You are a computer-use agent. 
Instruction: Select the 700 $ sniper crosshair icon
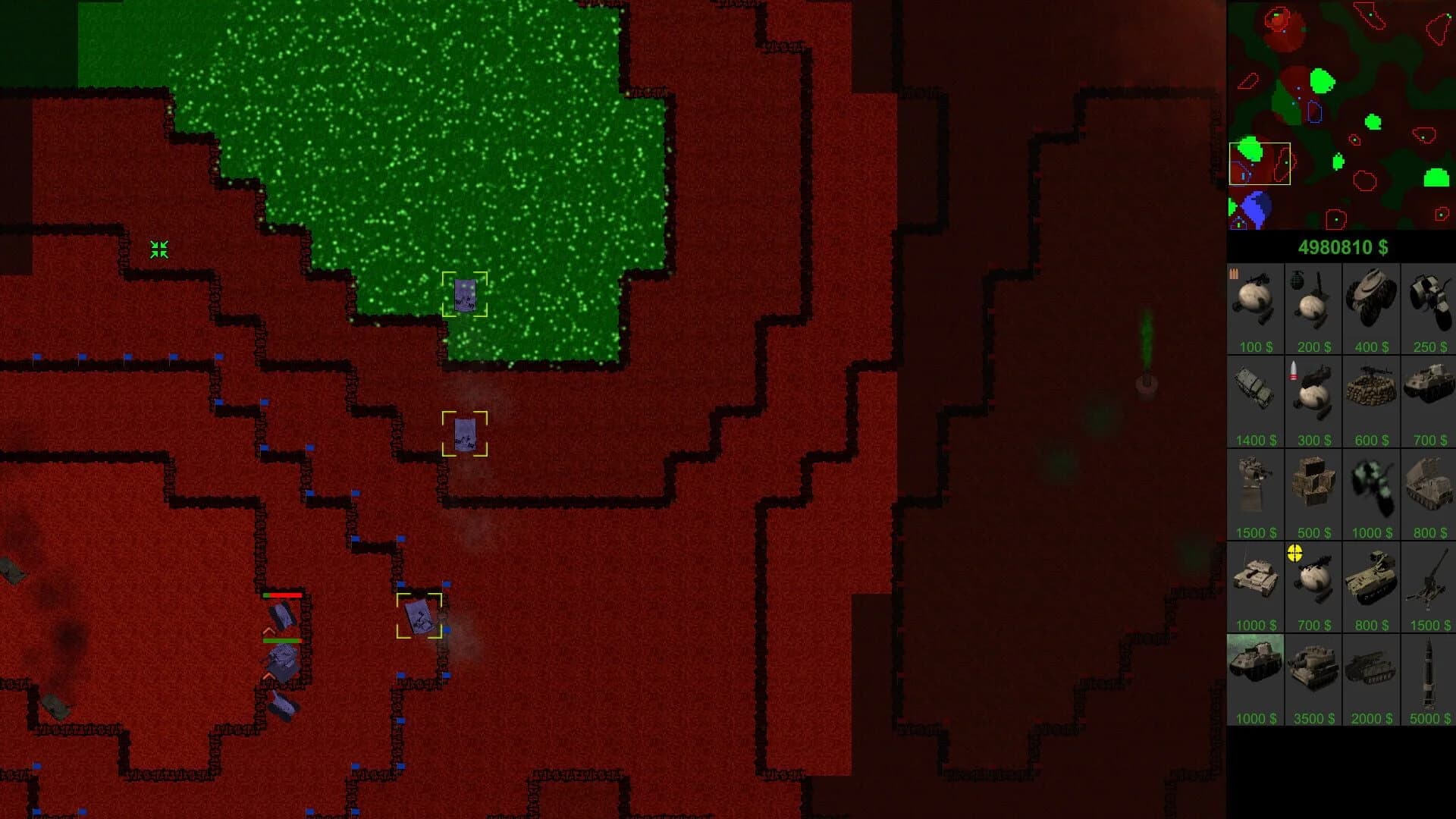[x=1313, y=584]
